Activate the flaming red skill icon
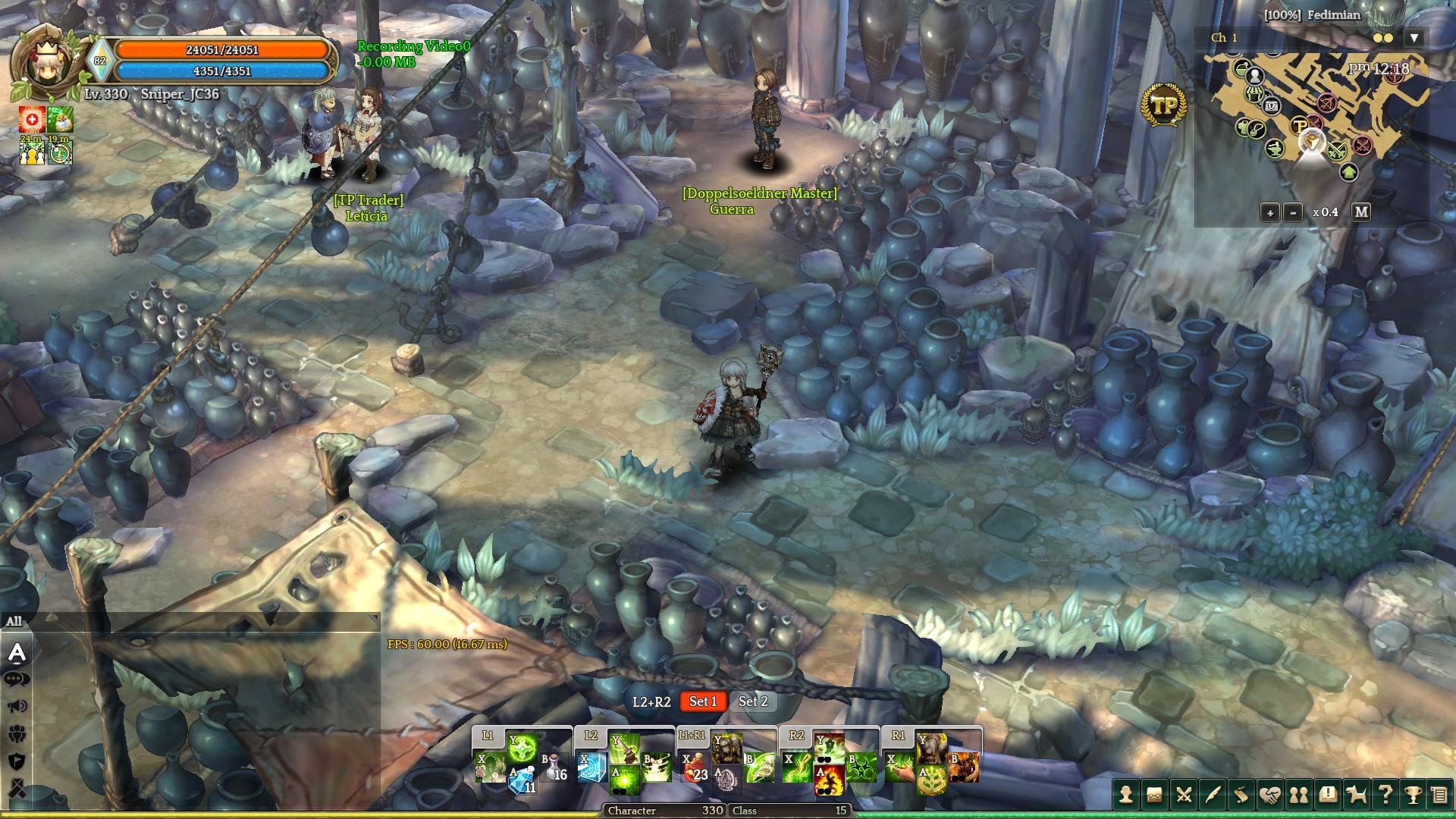This screenshot has width=1456, height=819. [829, 781]
